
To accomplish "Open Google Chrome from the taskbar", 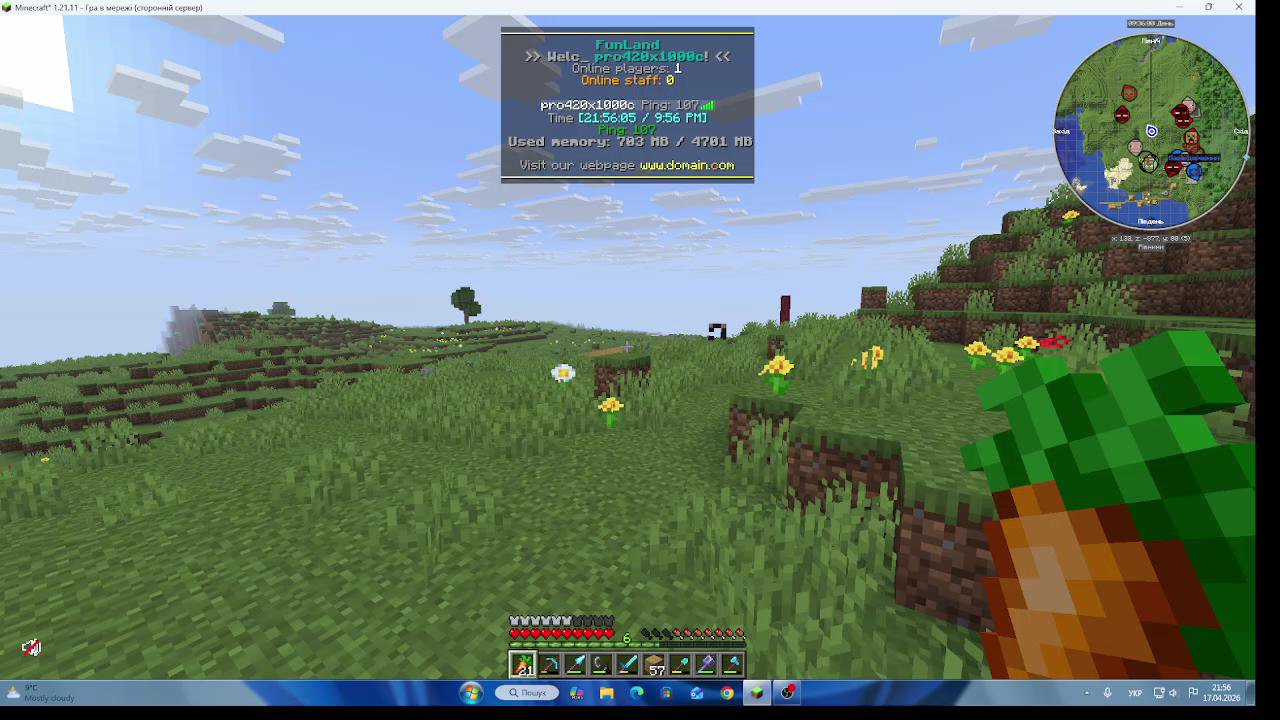I will (727, 692).
